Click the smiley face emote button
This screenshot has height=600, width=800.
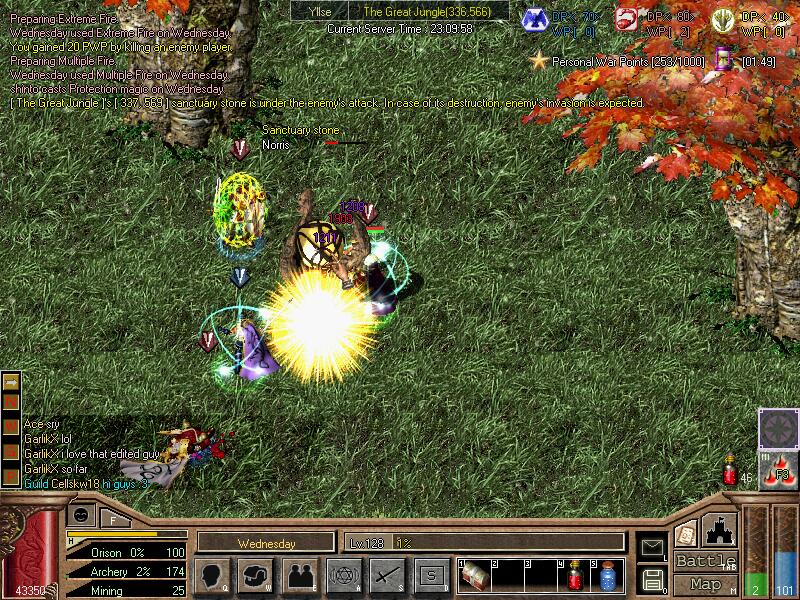80,514
